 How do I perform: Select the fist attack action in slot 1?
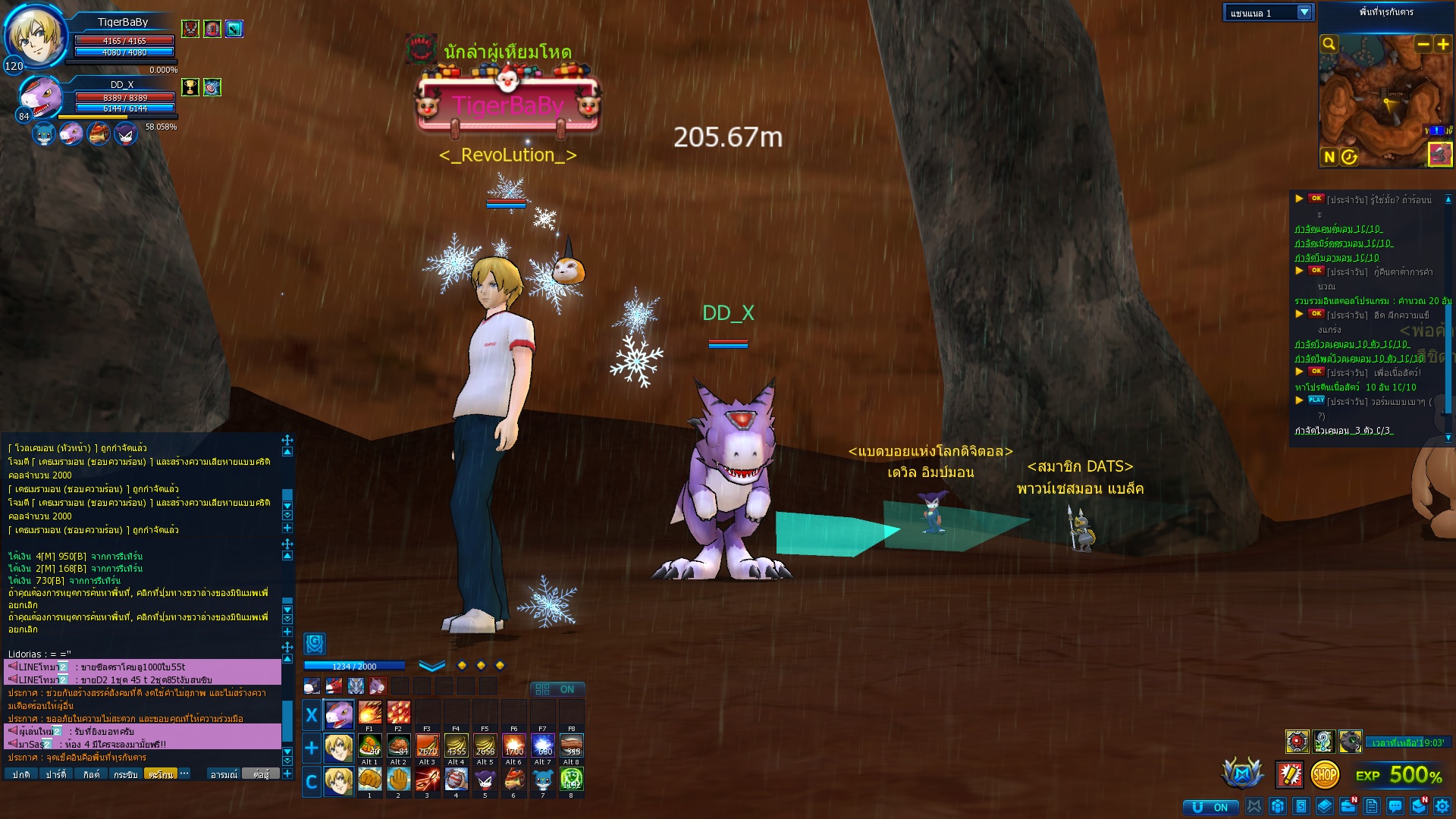(x=369, y=779)
